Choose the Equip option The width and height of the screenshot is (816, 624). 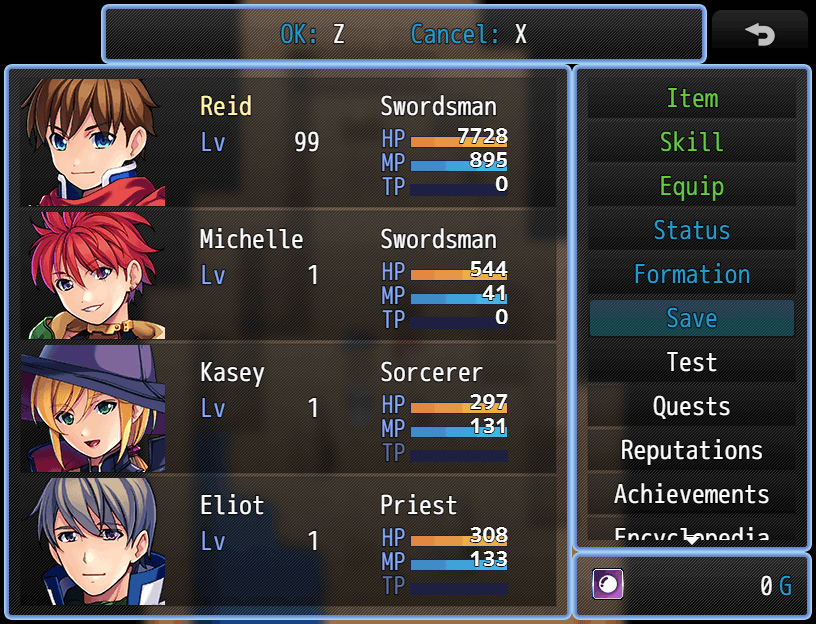tap(691, 187)
